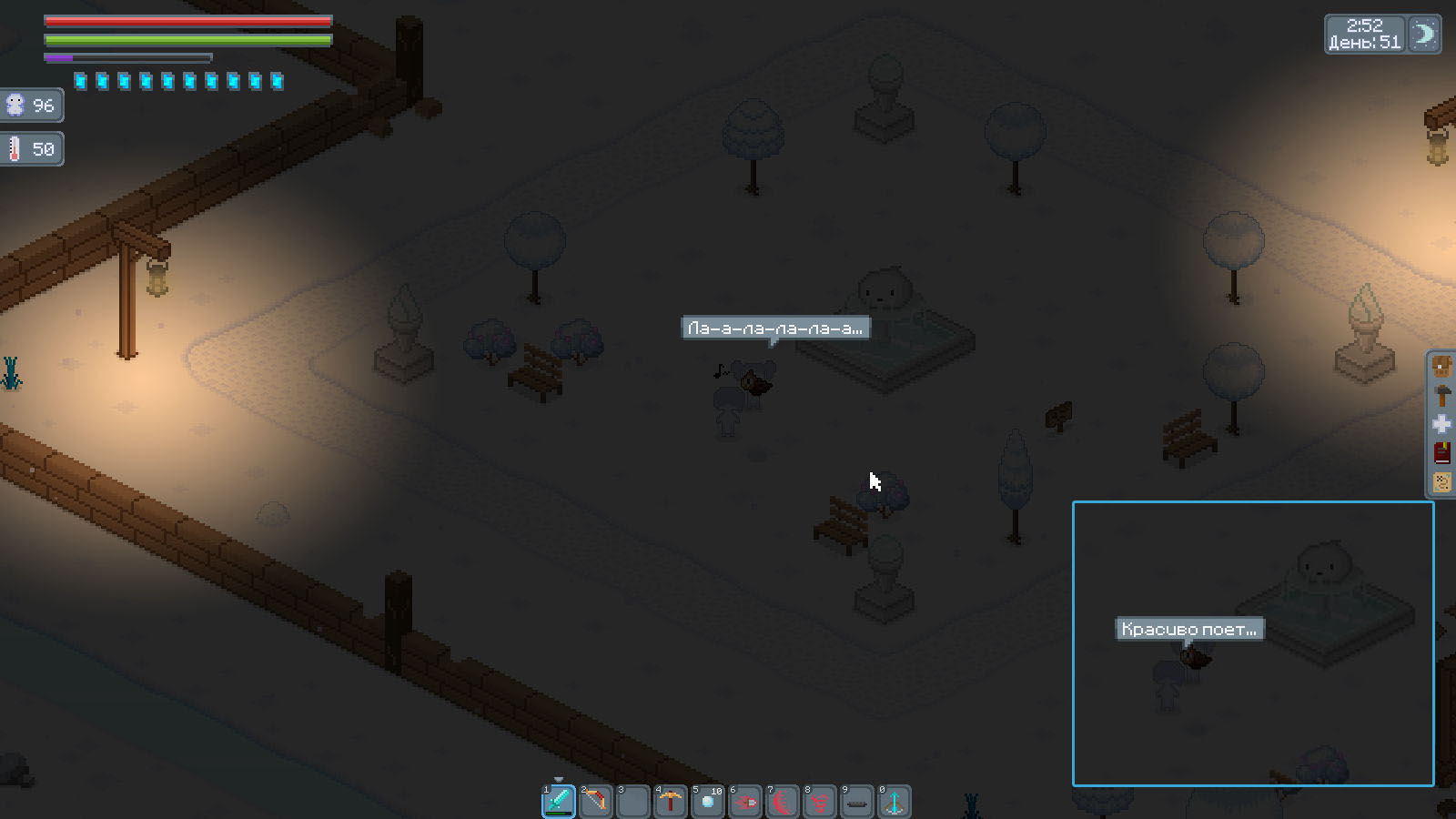Open the red journal book
The image size is (1456, 819).
pyautogui.click(x=1442, y=453)
